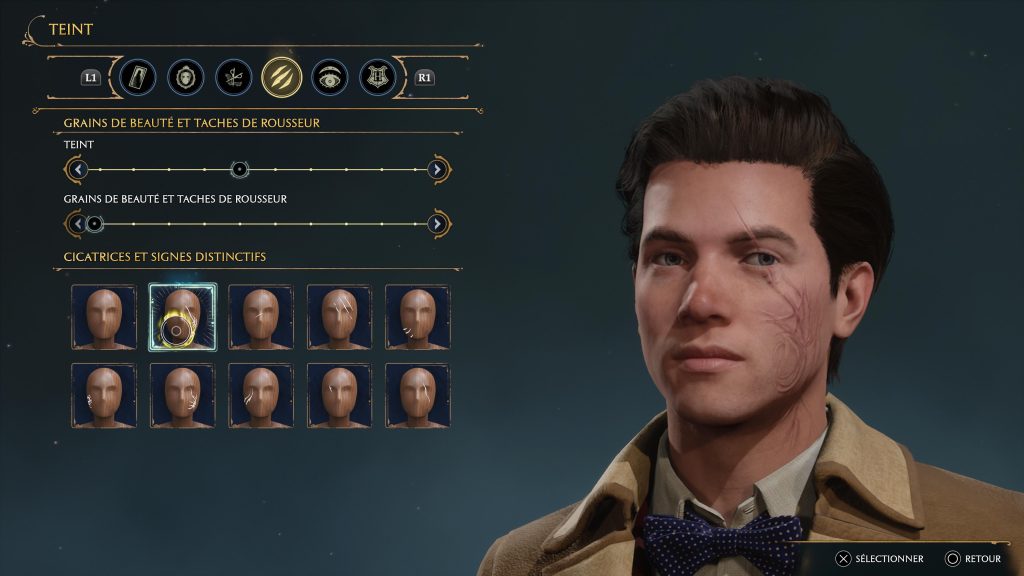This screenshot has height=576, width=1024.
Task: Choose the forehead scratches scar option
Action: pos(338,317)
